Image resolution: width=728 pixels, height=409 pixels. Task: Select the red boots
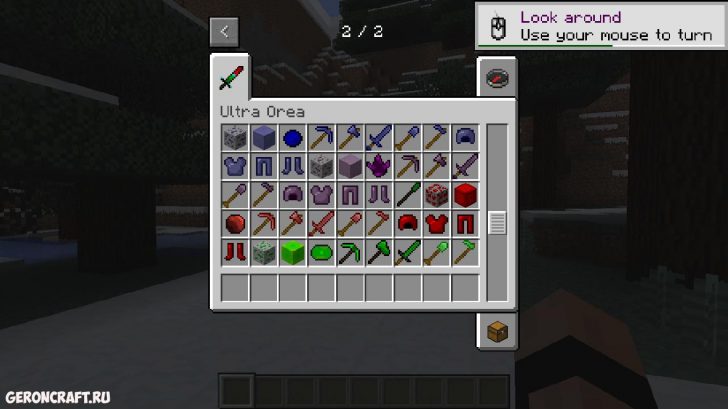pos(234,253)
